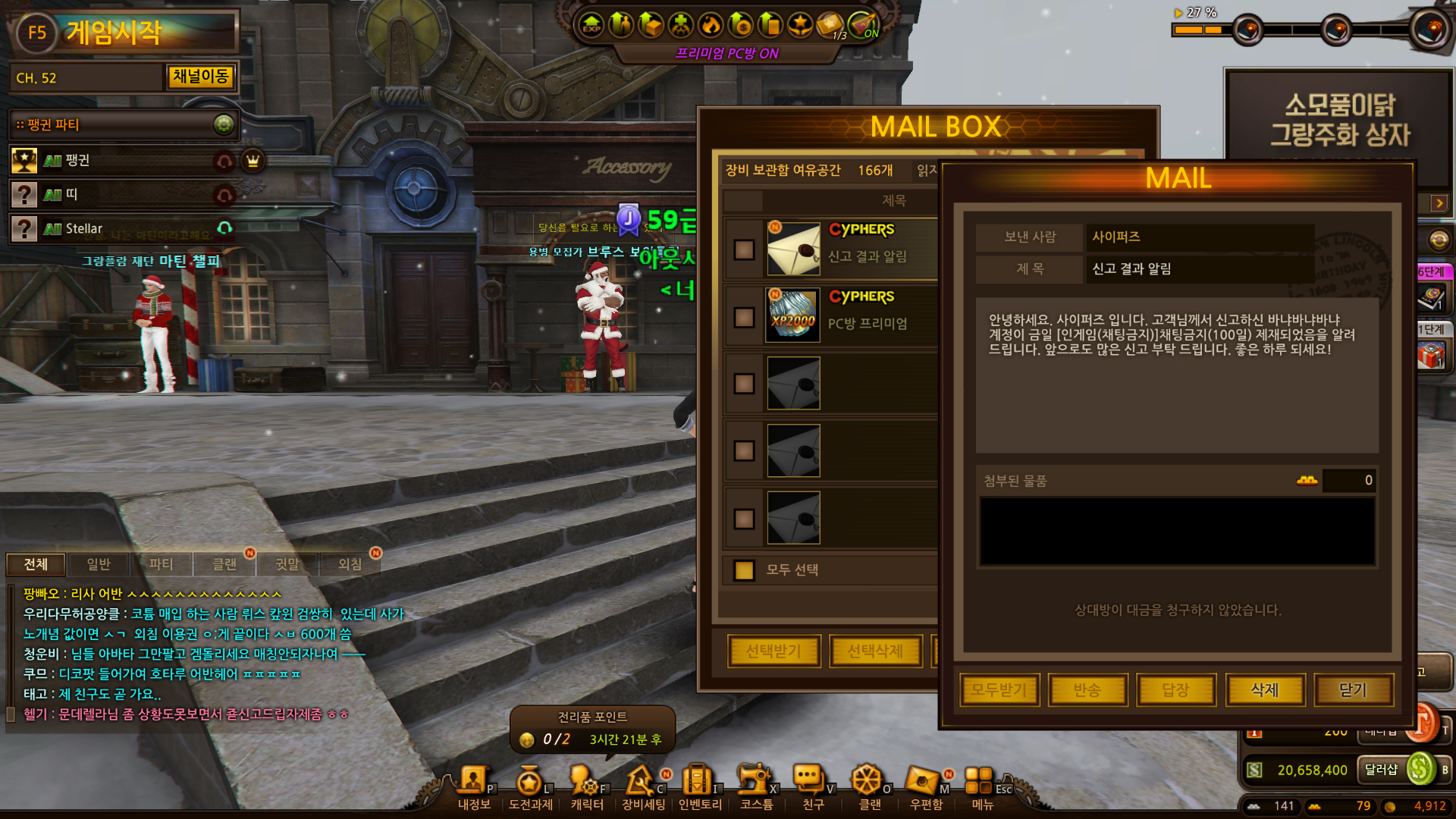Open the 친구 friends list icon
This screenshot has height=819, width=1456.
[x=811, y=785]
